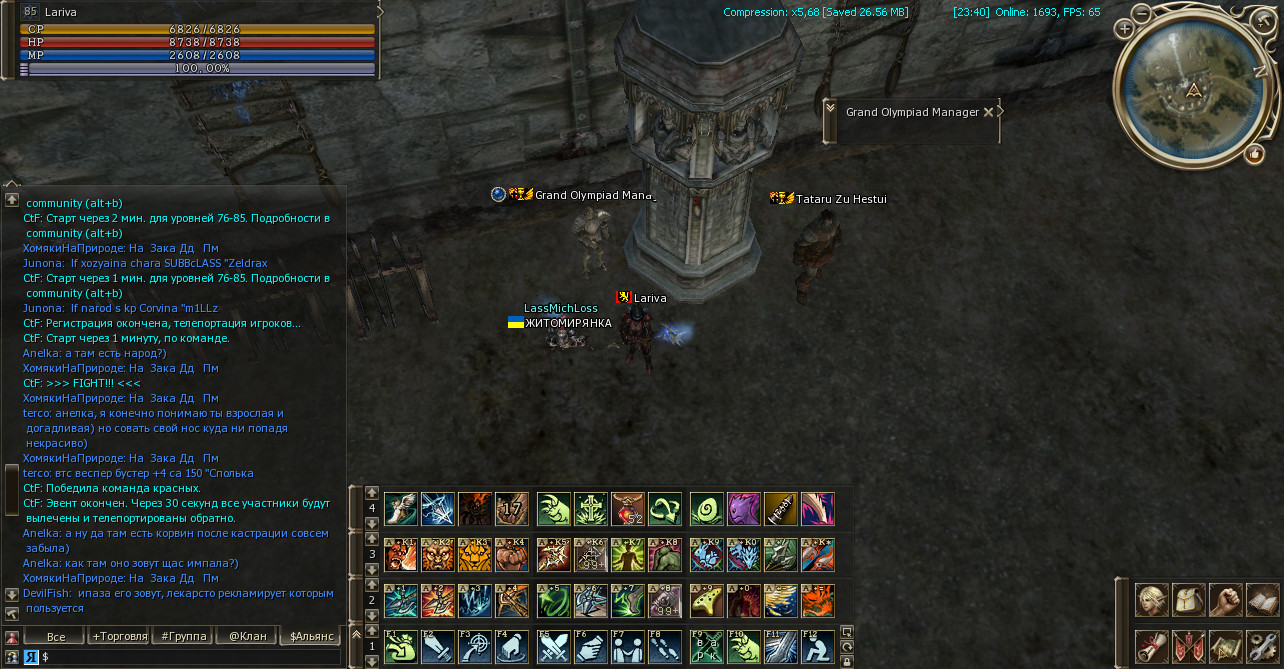The height and width of the screenshot is (669, 1284).
Task: Show the @Клан chat tab
Action: point(246,636)
